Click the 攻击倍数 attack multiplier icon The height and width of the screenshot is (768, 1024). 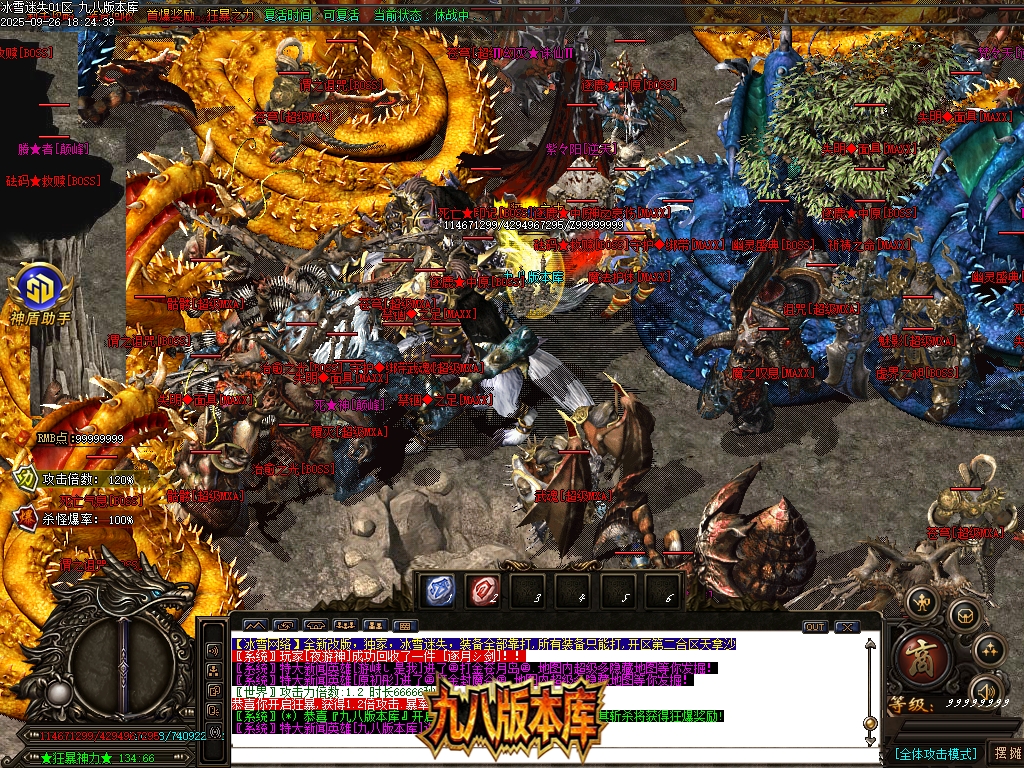pyautogui.click(x=26, y=479)
